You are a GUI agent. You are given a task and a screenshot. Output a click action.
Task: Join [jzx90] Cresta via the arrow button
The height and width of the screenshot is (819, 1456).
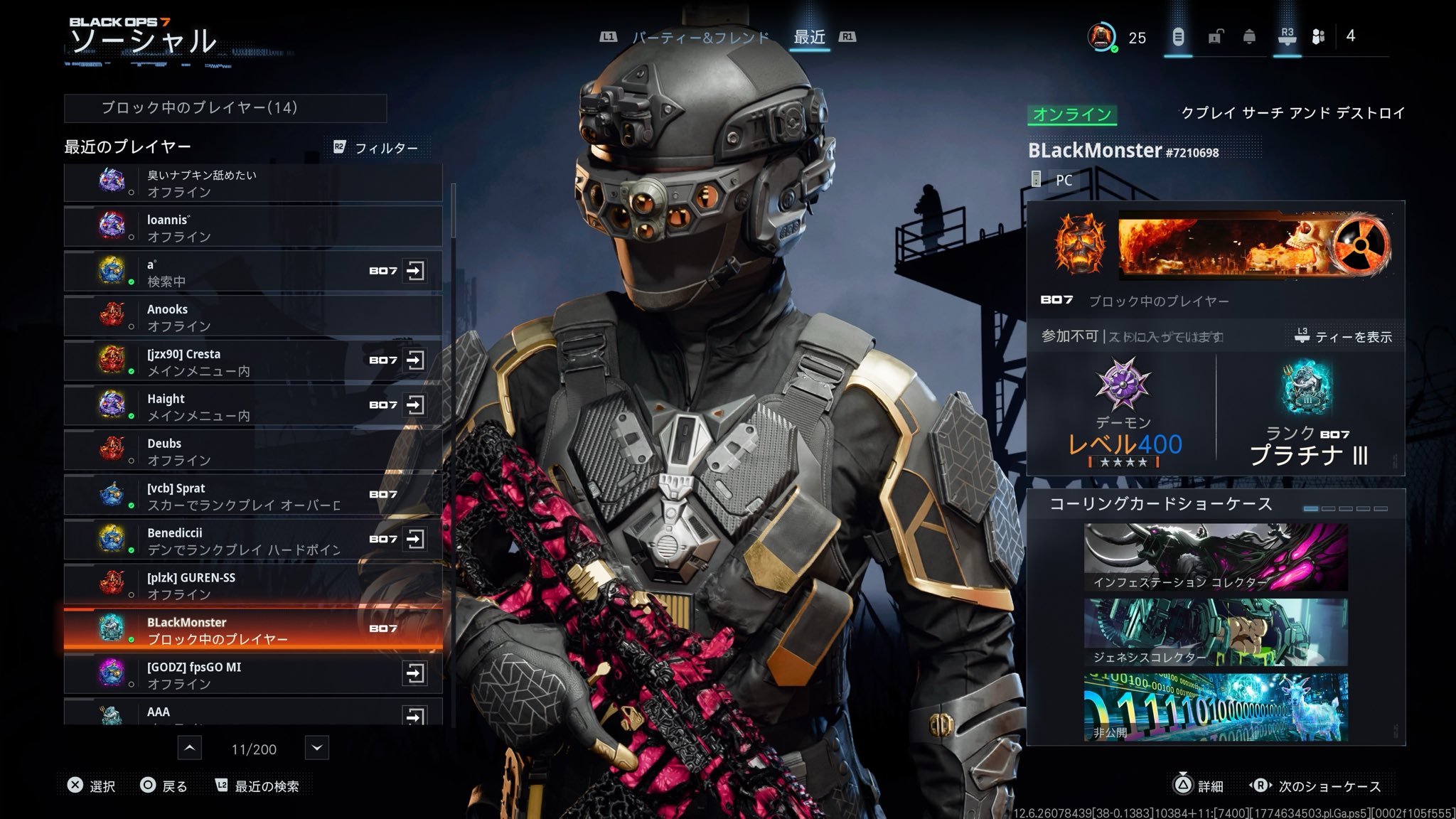click(x=414, y=360)
